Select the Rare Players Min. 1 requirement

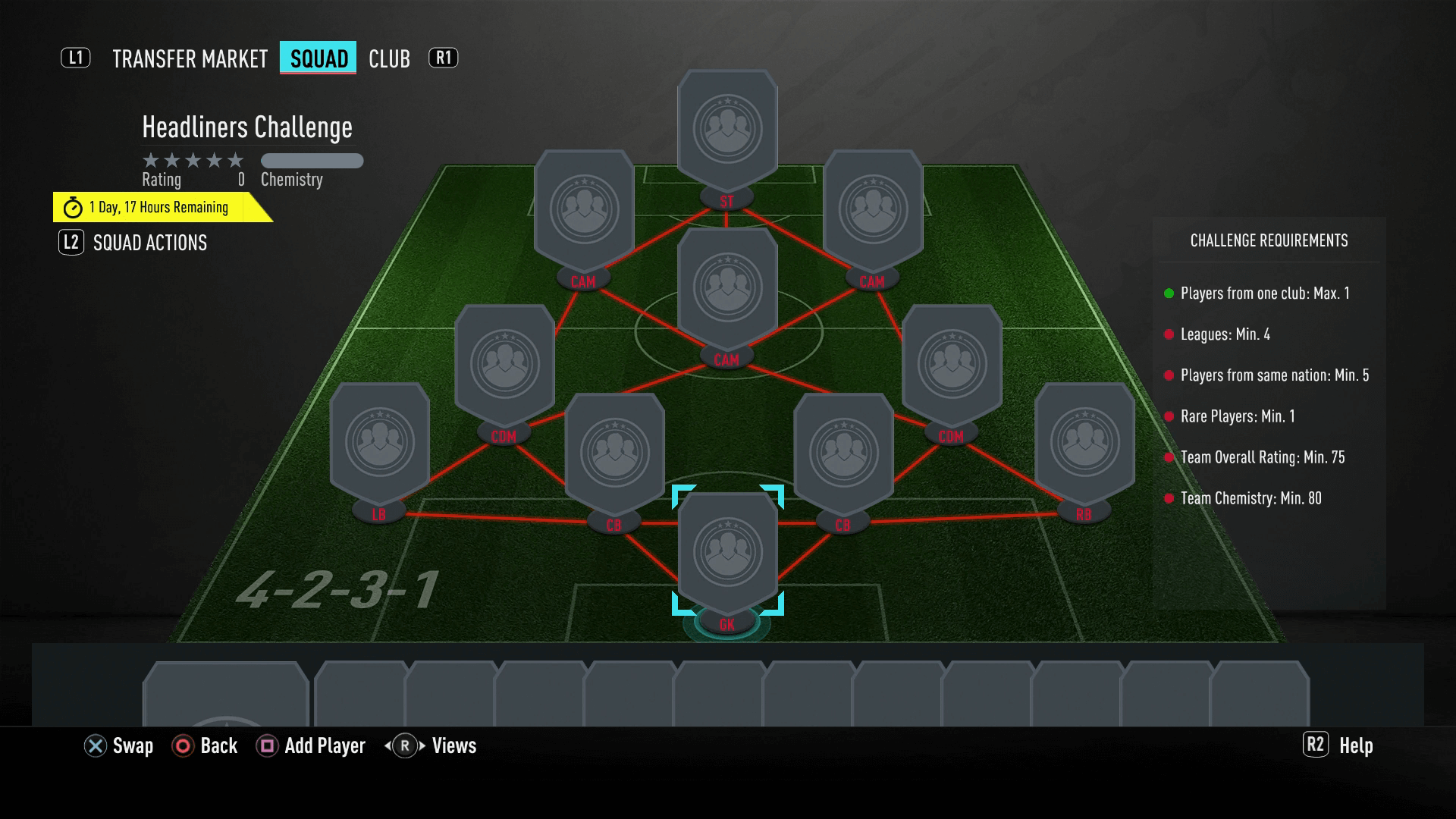pyautogui.click(x=1238, y=416)
